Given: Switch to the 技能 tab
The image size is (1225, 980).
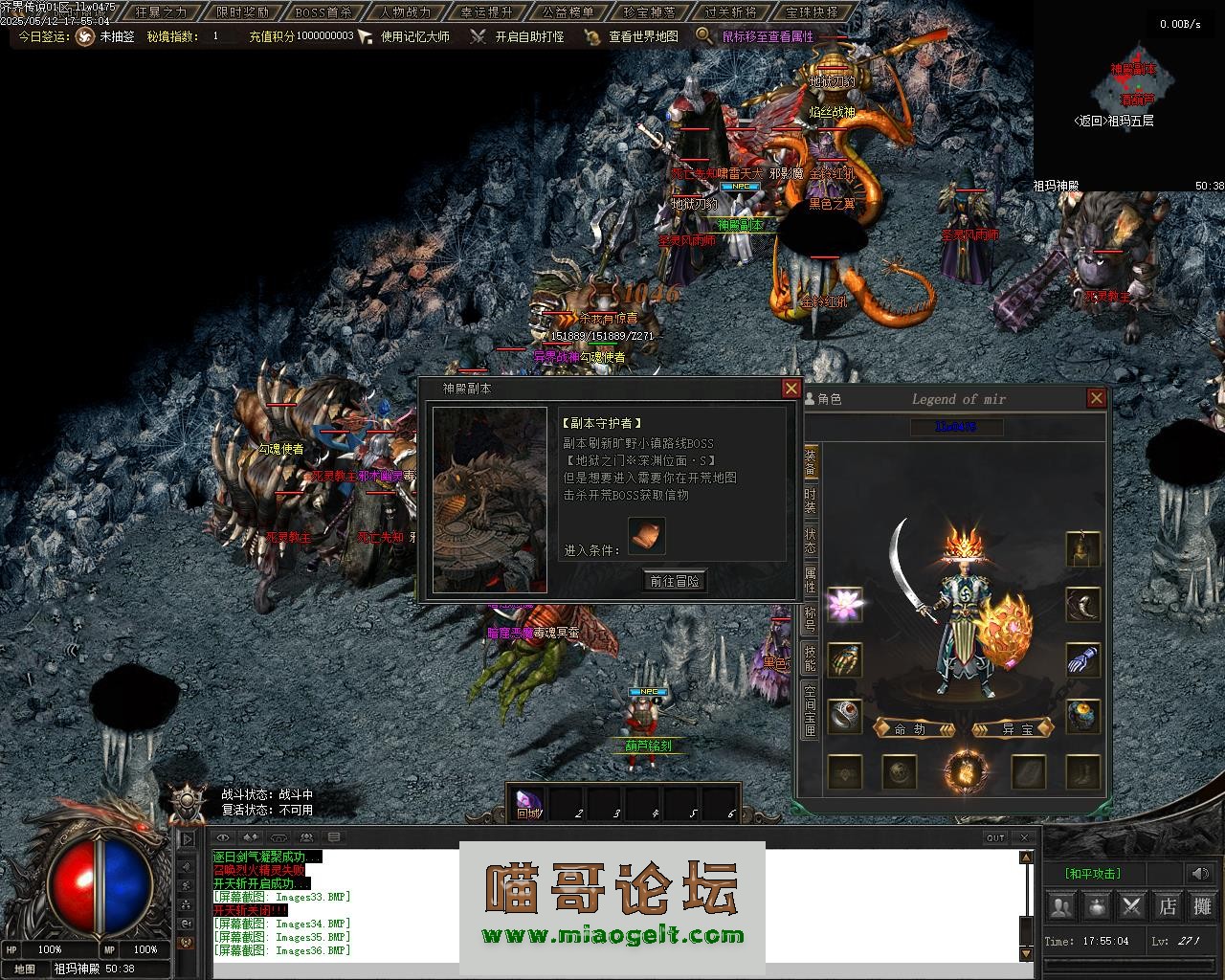Looking at the screenshot, I should 810,659.
